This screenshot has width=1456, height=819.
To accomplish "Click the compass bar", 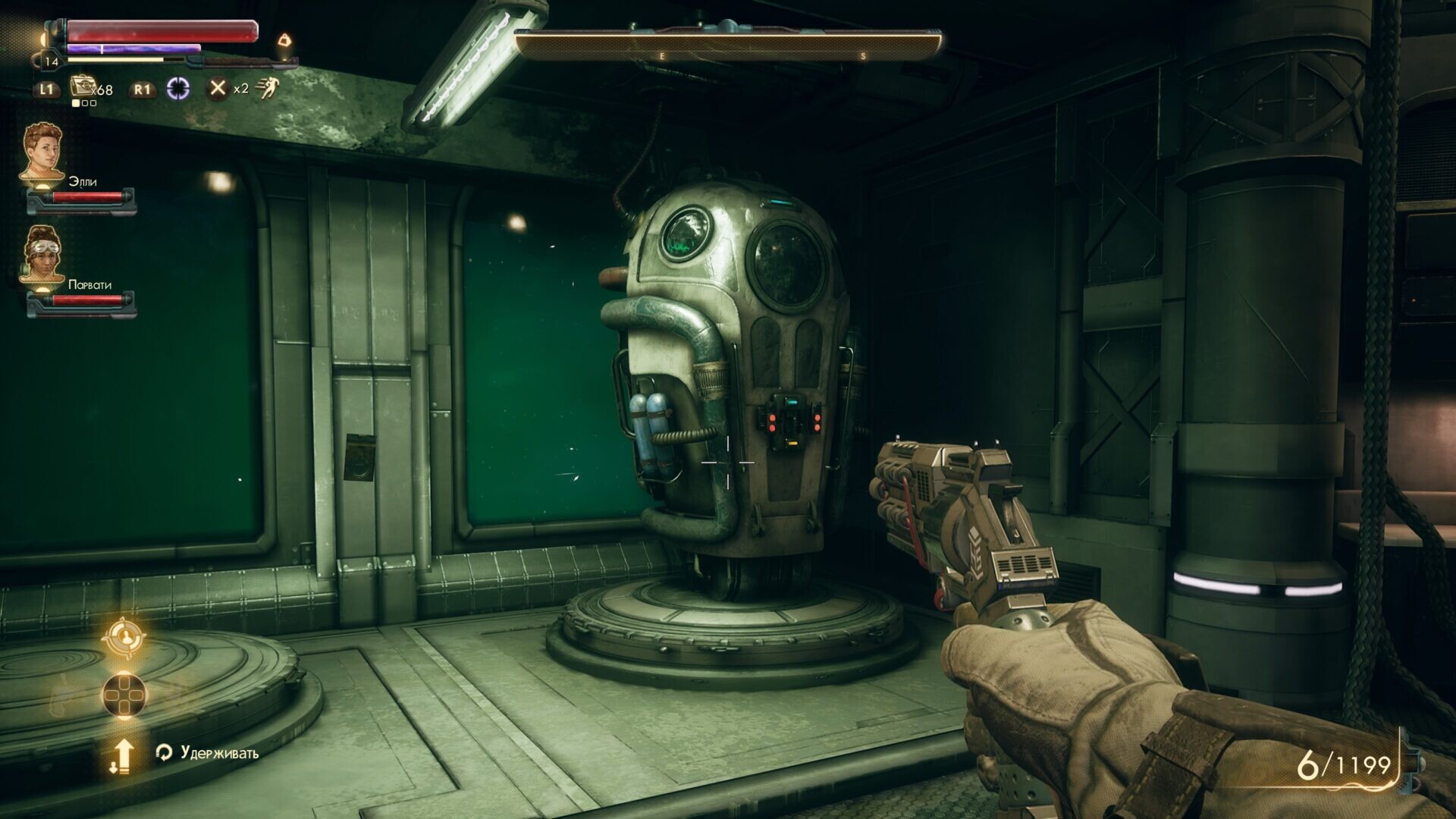I will click(x=728, y=45).
